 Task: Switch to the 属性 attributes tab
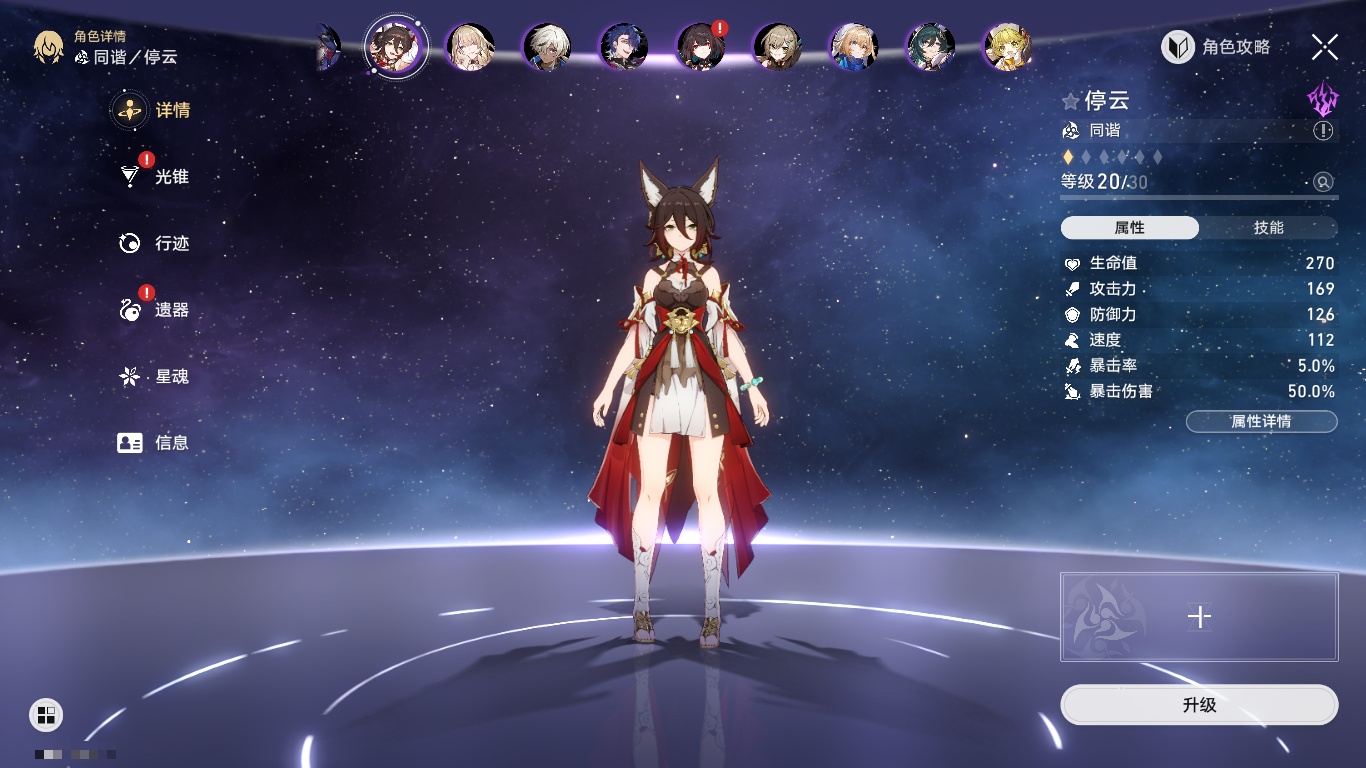coord(1130,228)
